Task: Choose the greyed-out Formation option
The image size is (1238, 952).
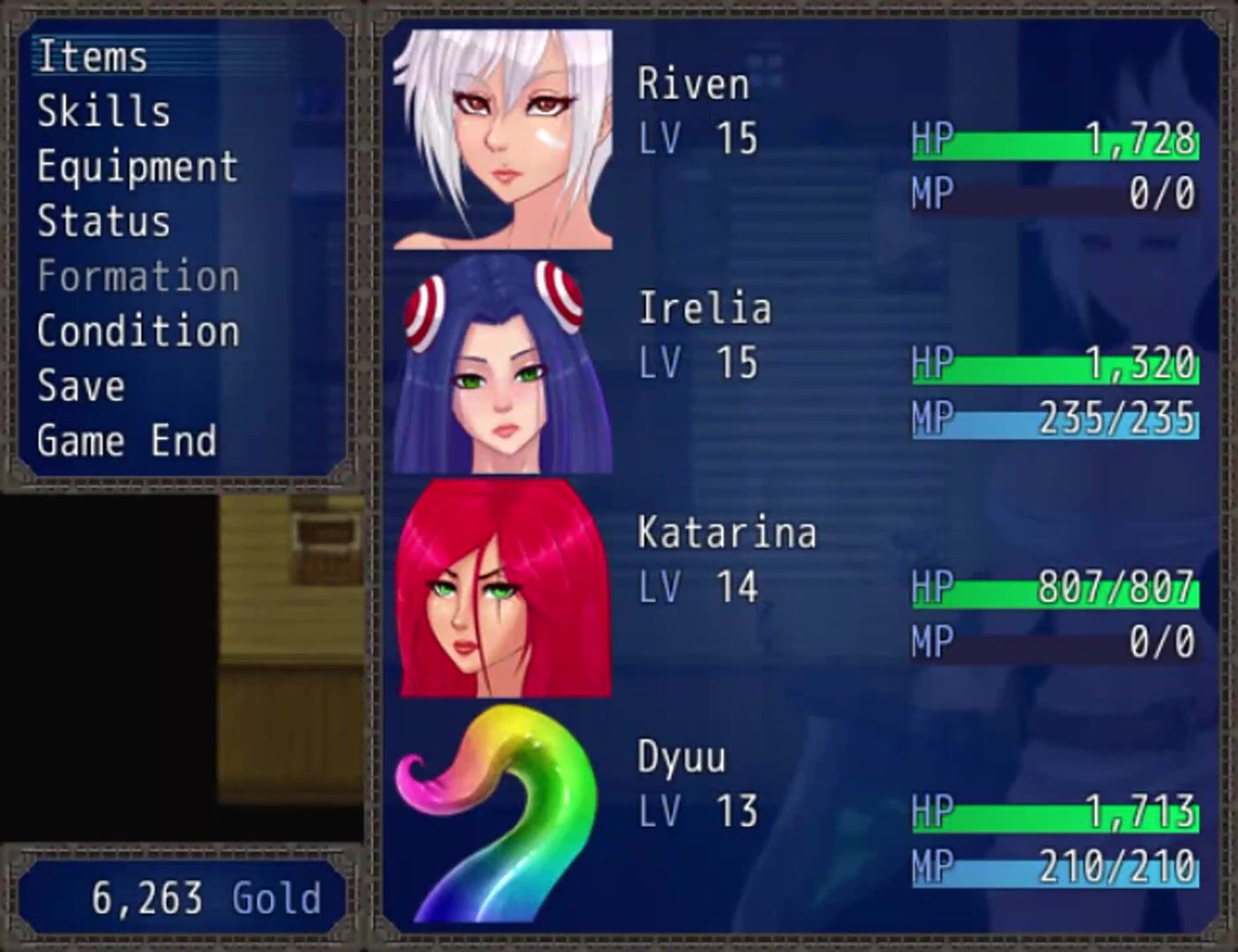Action: pyautogui.click(x=138, y=277)
